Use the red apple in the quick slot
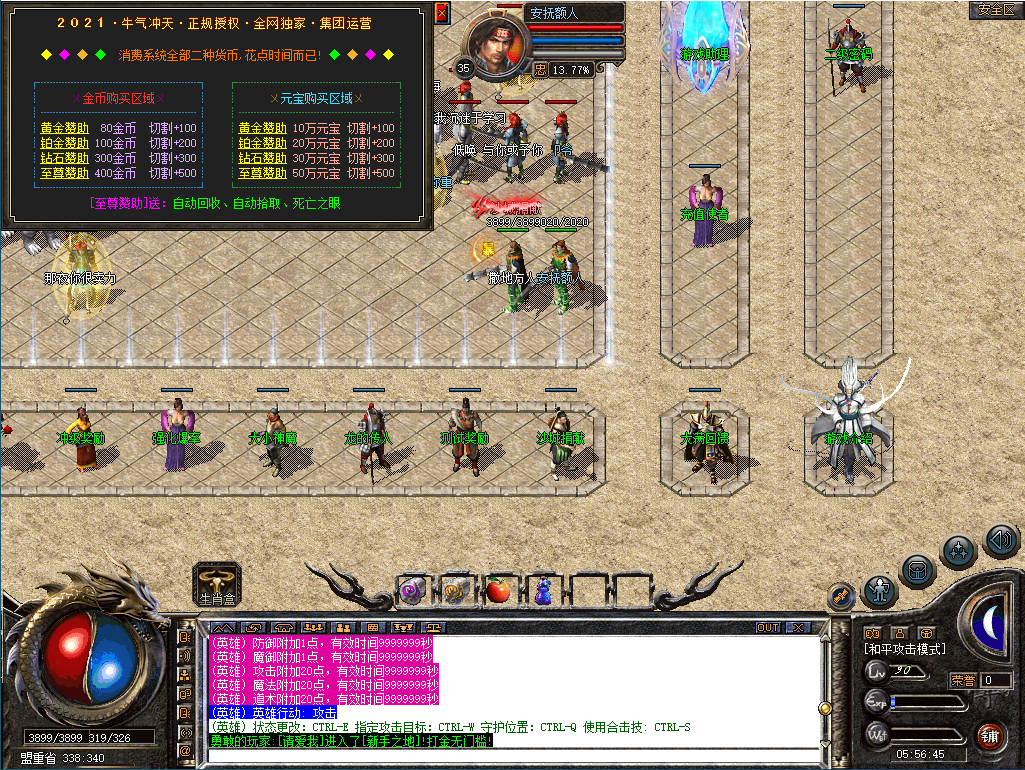The height and width of the screenshot is (770, 1025). coord(498,591)
